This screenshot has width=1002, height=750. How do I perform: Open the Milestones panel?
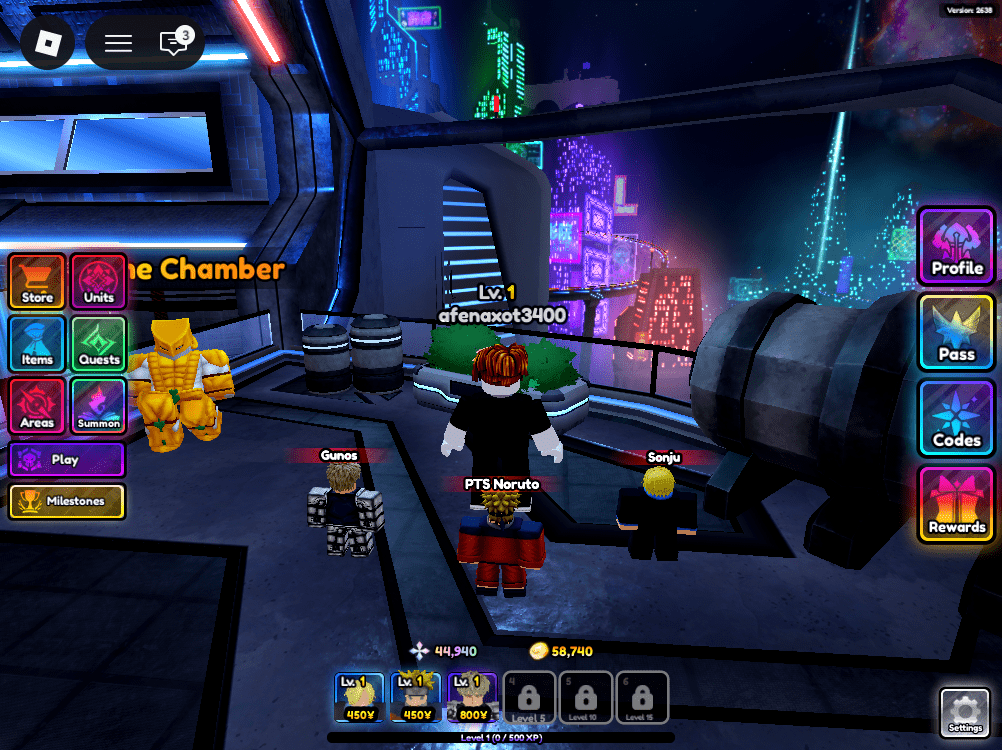(x=67, y=501)
